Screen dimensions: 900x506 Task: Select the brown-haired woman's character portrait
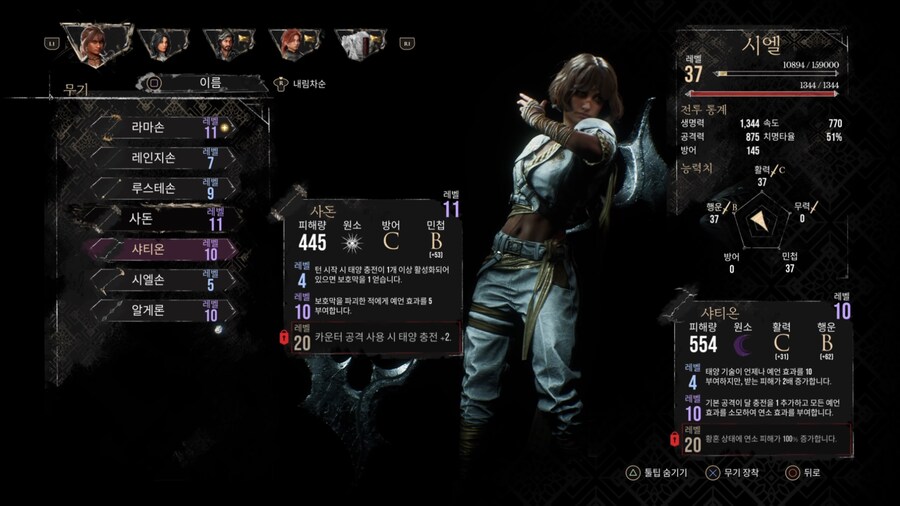(95, 41)
